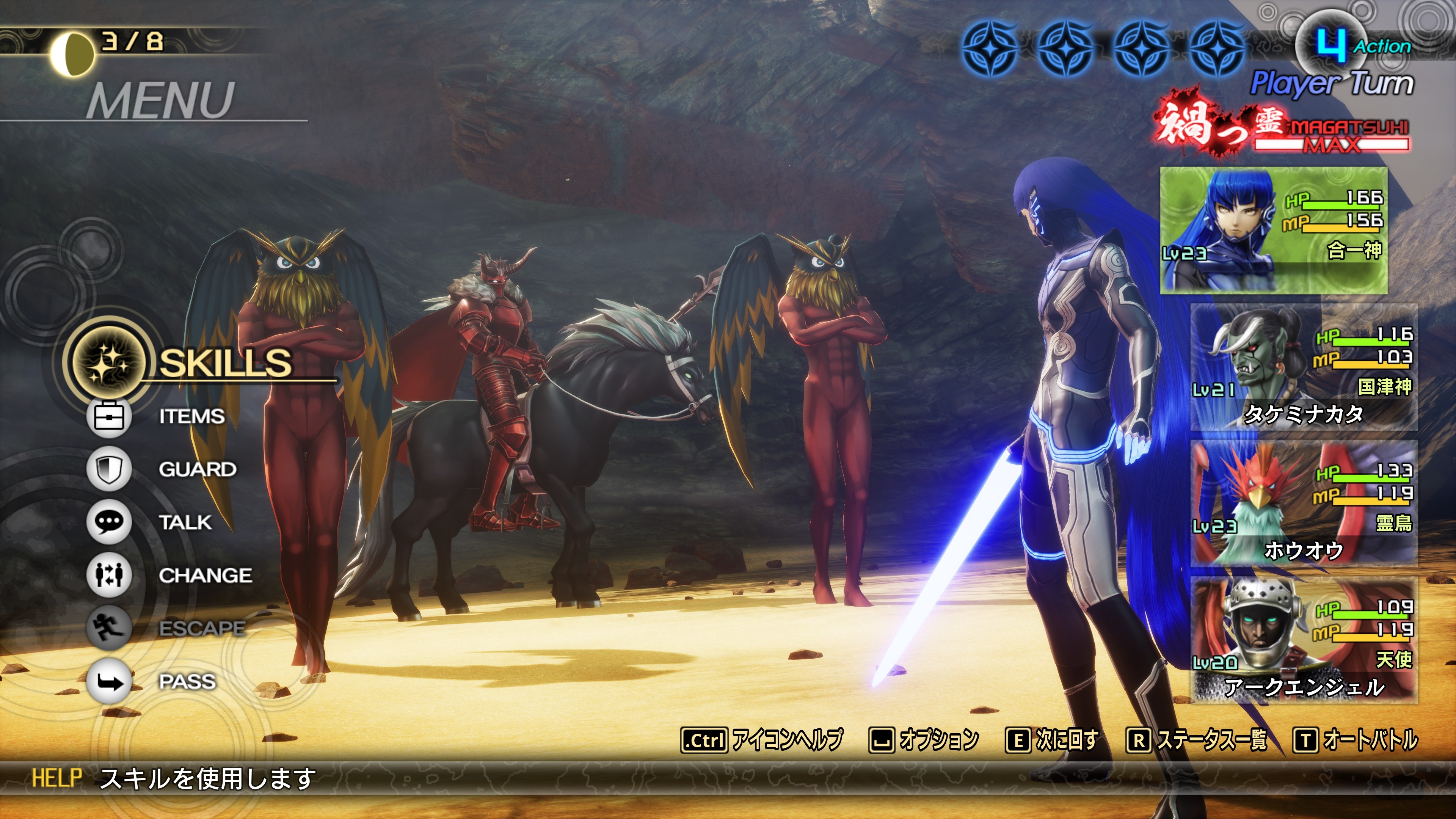Select TALK to negotiate with demons
Screen dimensions: 1456x819
click(x=185, y=522)
